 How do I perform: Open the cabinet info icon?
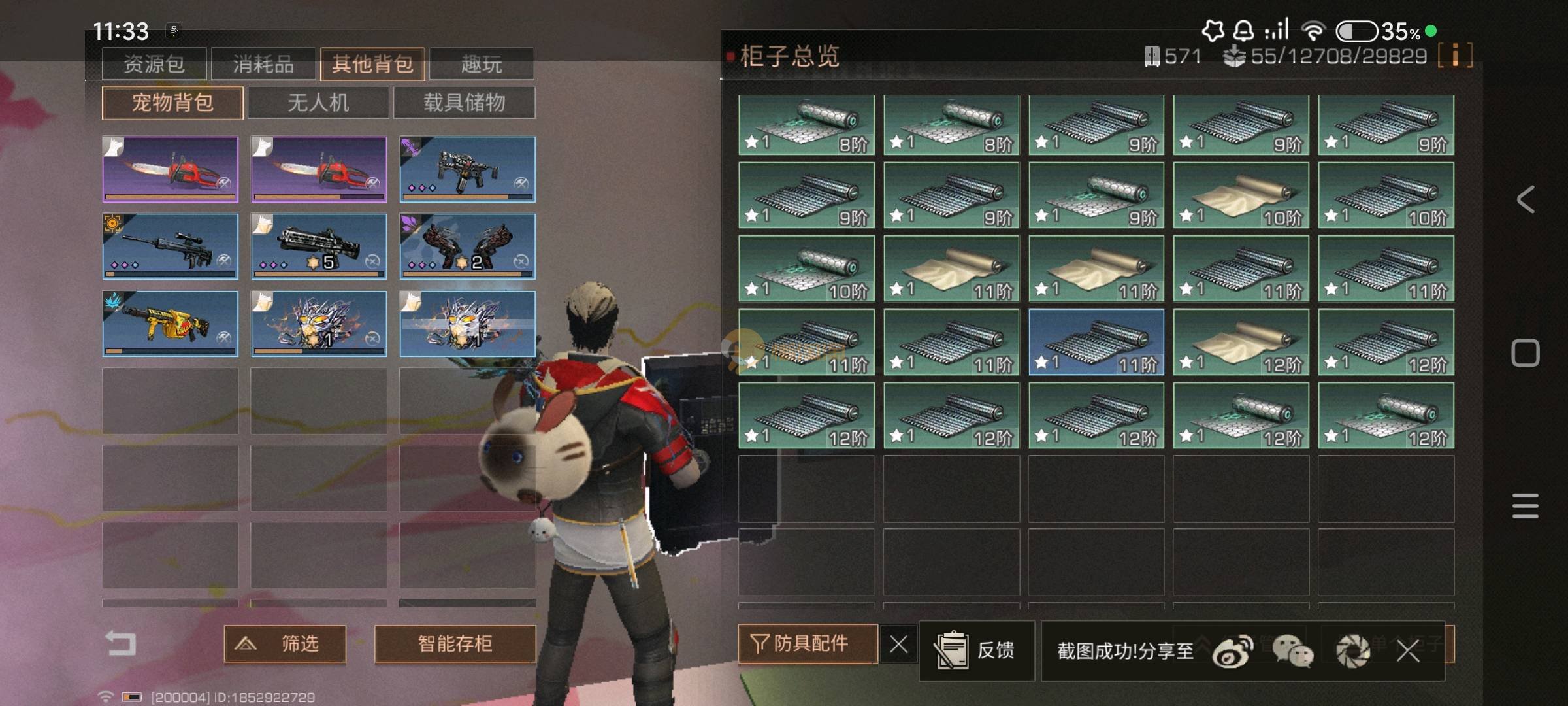tap(1455, 56)
